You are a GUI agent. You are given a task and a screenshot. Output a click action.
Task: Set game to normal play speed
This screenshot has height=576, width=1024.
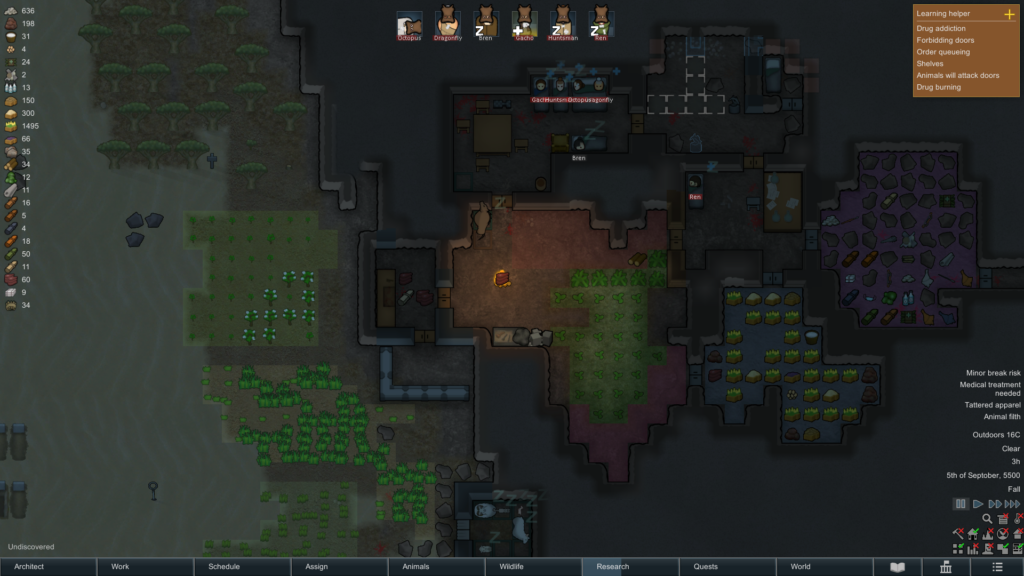pyautogui.click(x=979, y=504)
